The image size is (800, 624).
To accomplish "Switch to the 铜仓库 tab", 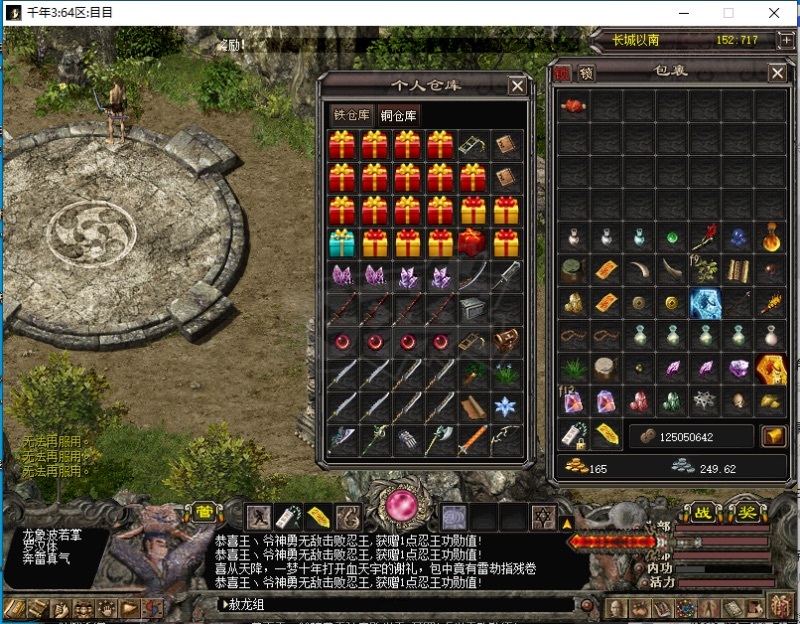I will tap(399, 115).
